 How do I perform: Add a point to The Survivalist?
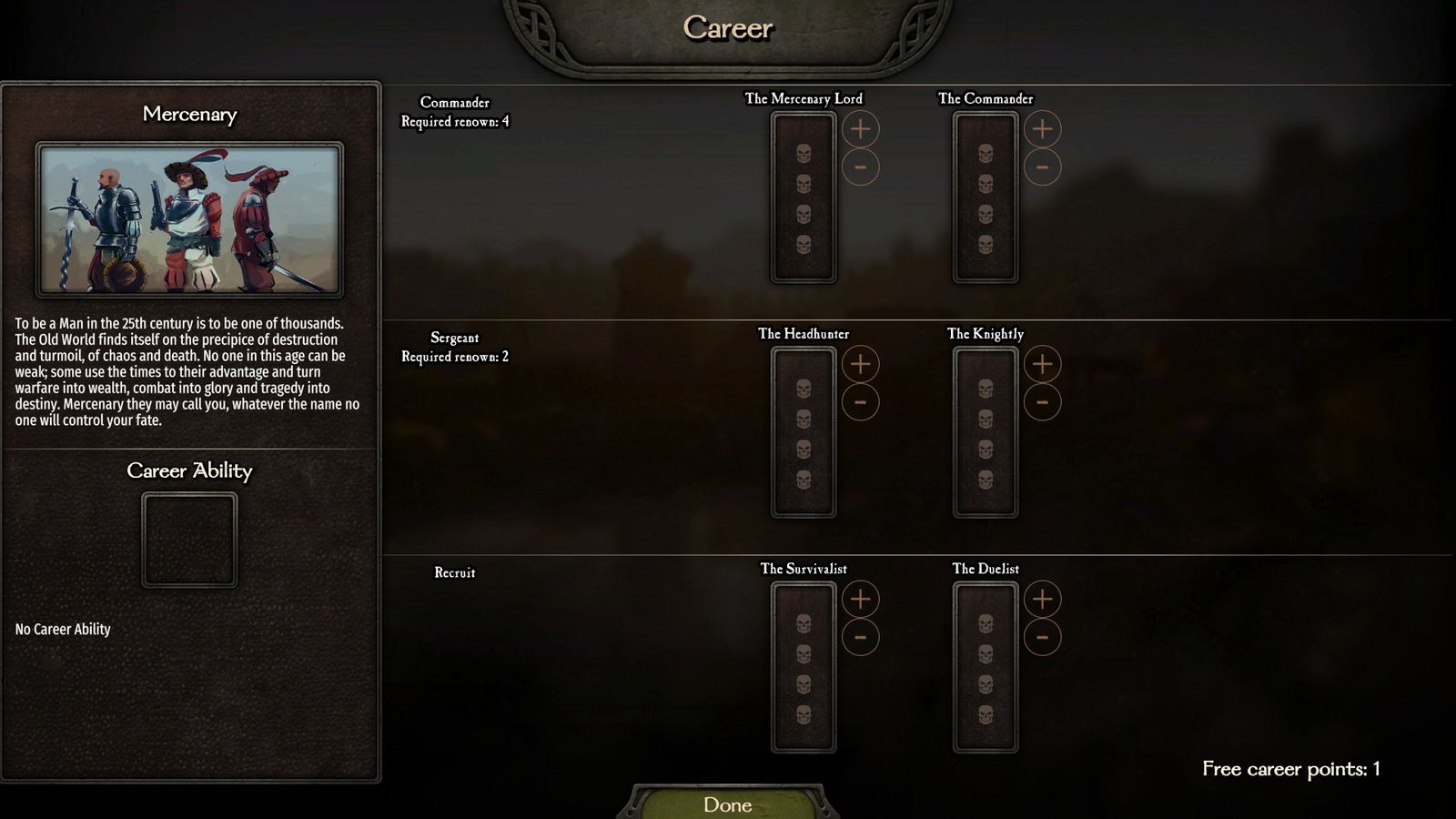(860, 599)
